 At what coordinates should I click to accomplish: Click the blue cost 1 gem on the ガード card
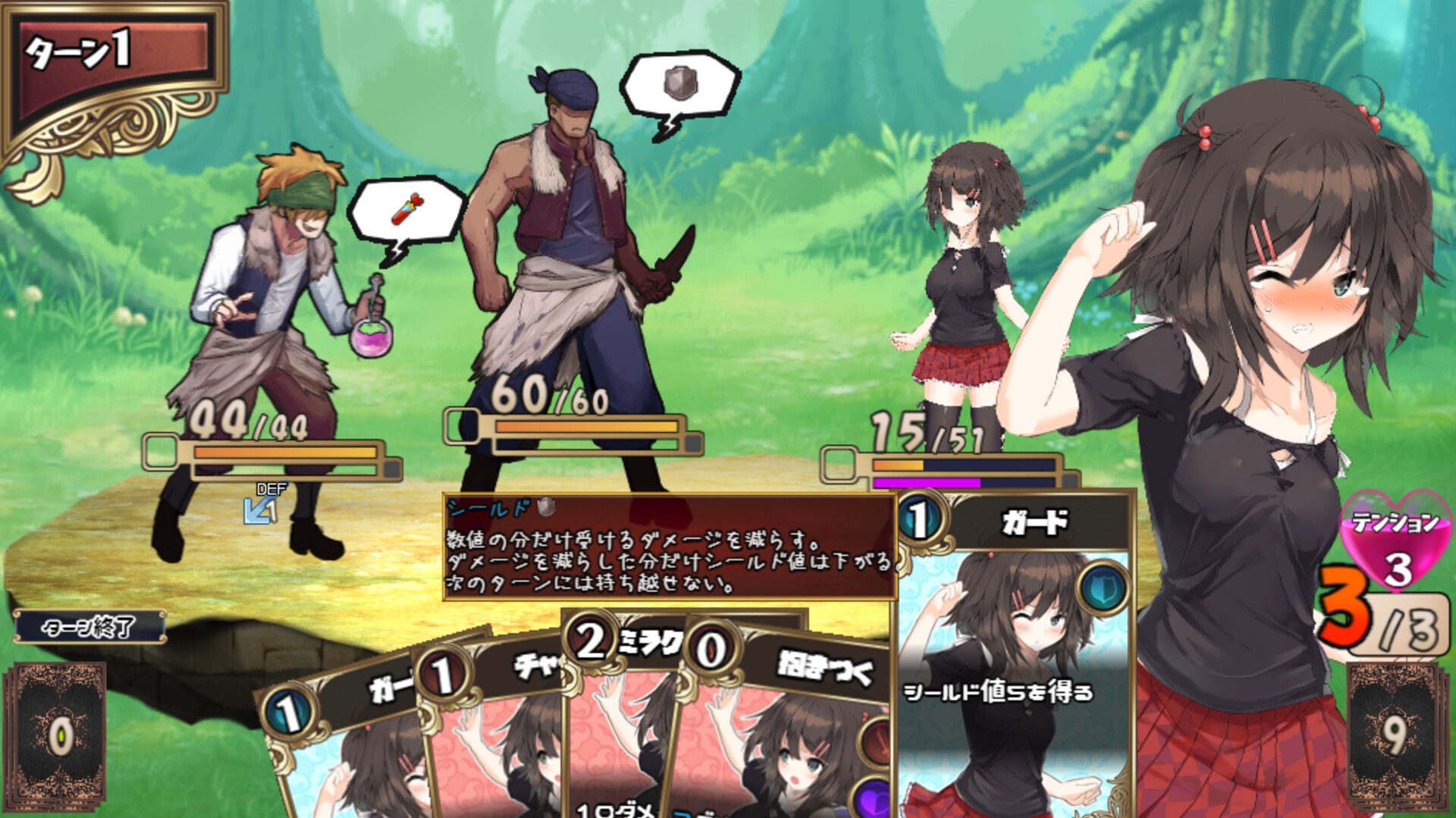918,520
